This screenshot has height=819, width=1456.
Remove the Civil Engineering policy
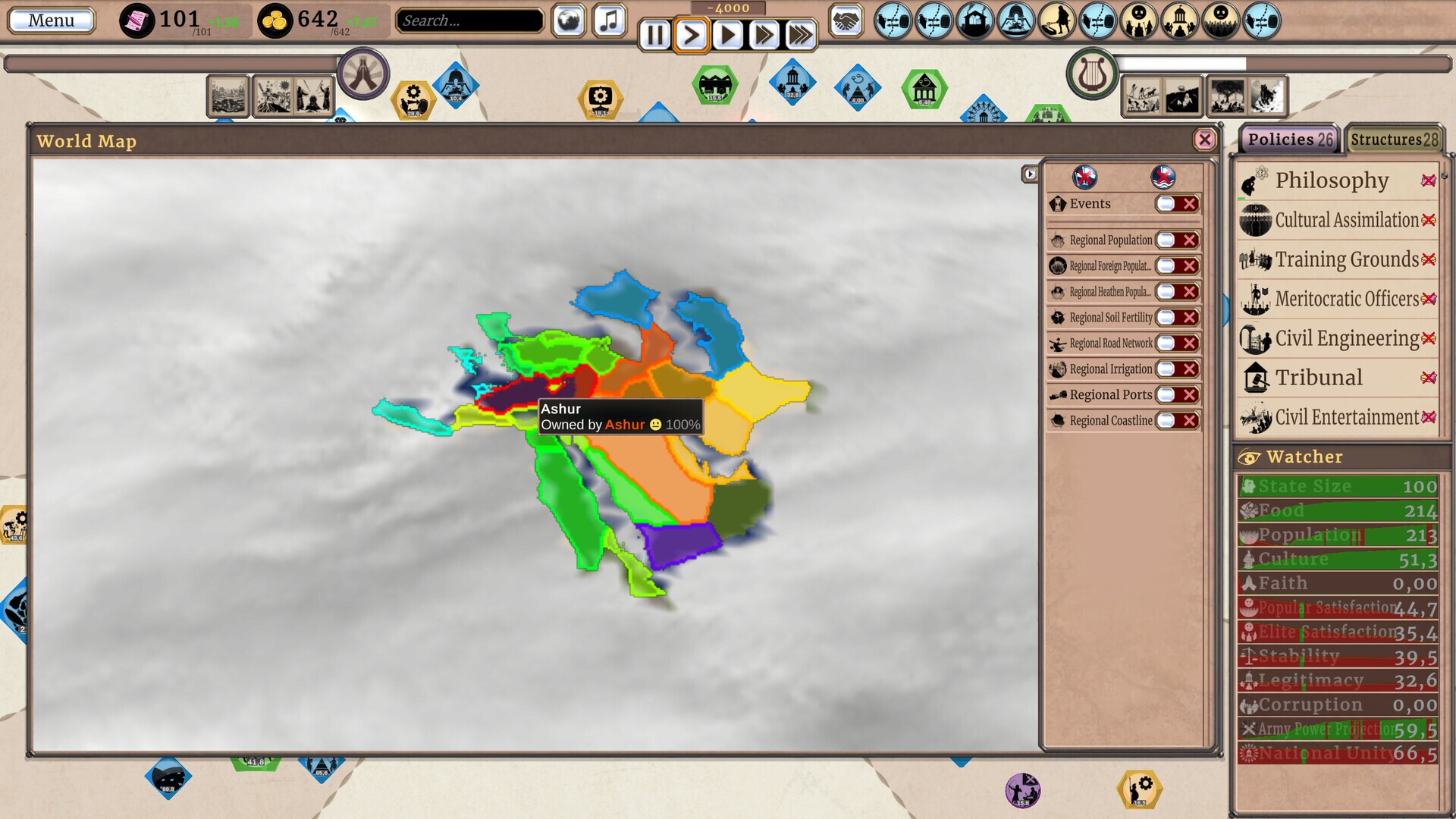click(1429, 338)
